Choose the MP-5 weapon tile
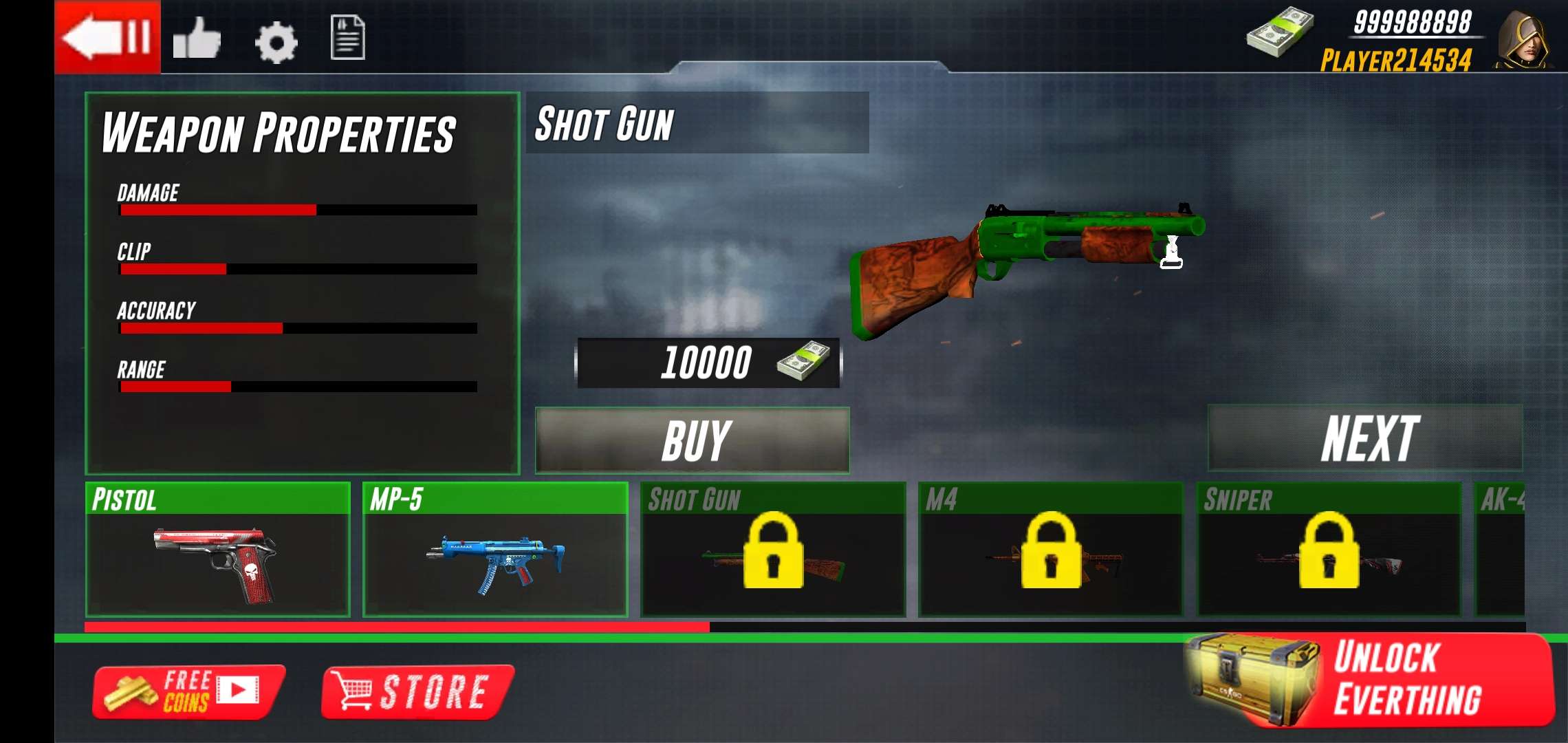Viewport: 1568px width, 743px height. (x=495, y=550)
